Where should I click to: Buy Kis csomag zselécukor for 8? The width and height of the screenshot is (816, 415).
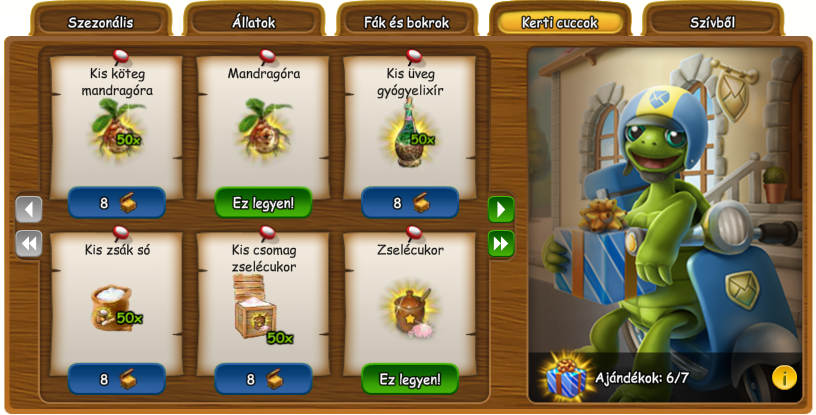point(263,379)
